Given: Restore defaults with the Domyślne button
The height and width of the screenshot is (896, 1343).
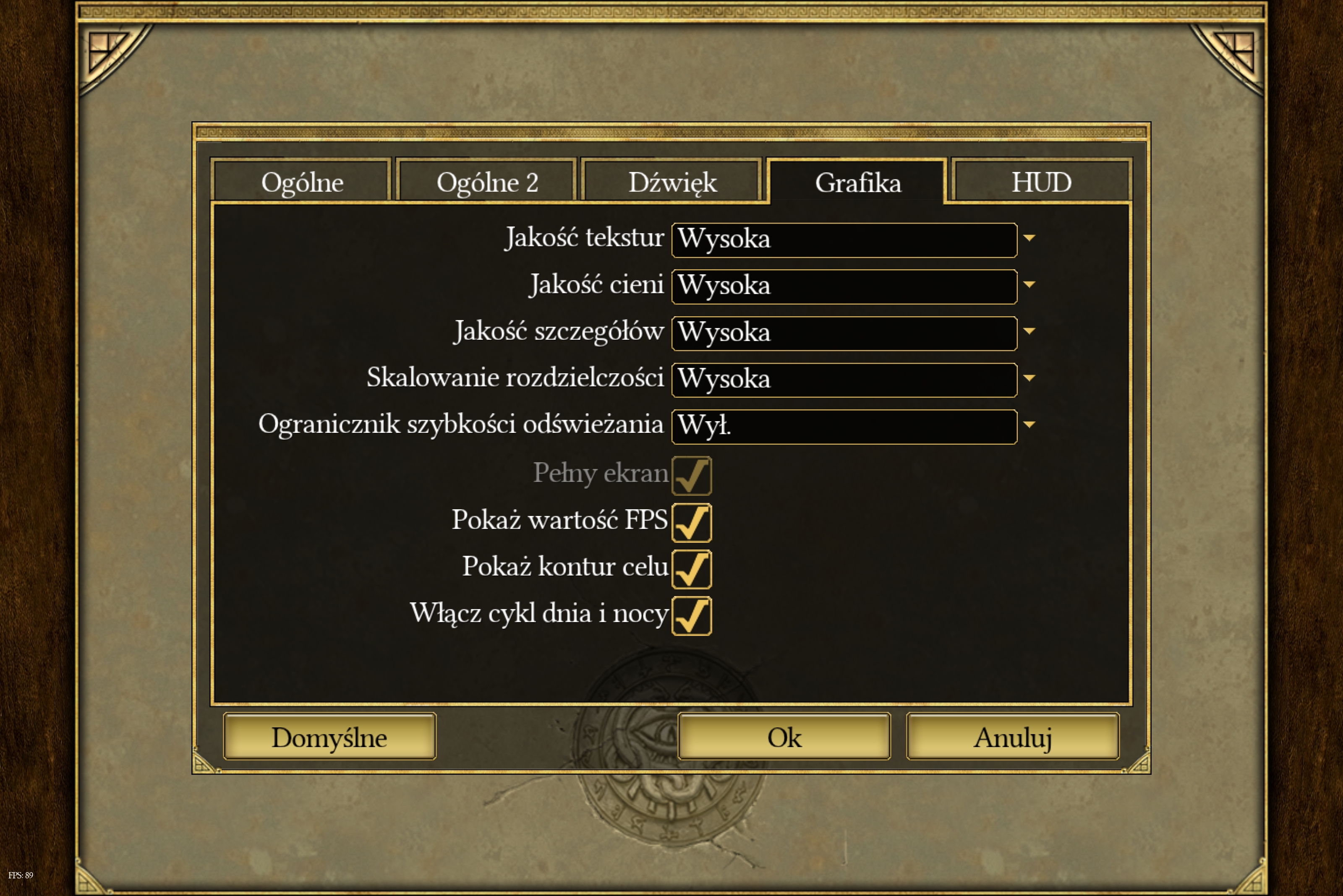Looking at the screenshot, I should coord(329,737).
